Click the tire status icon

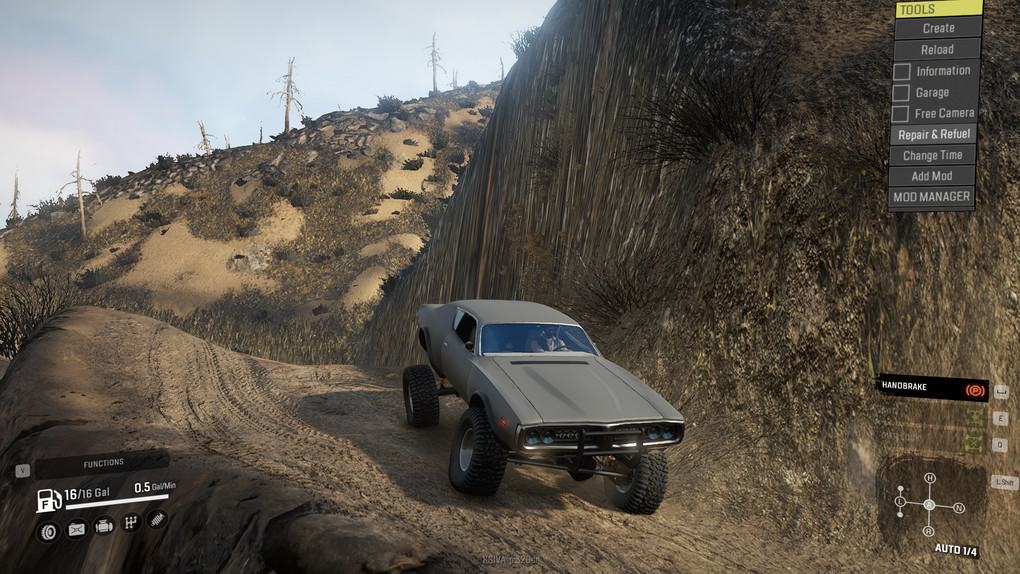tap(48, 530)
